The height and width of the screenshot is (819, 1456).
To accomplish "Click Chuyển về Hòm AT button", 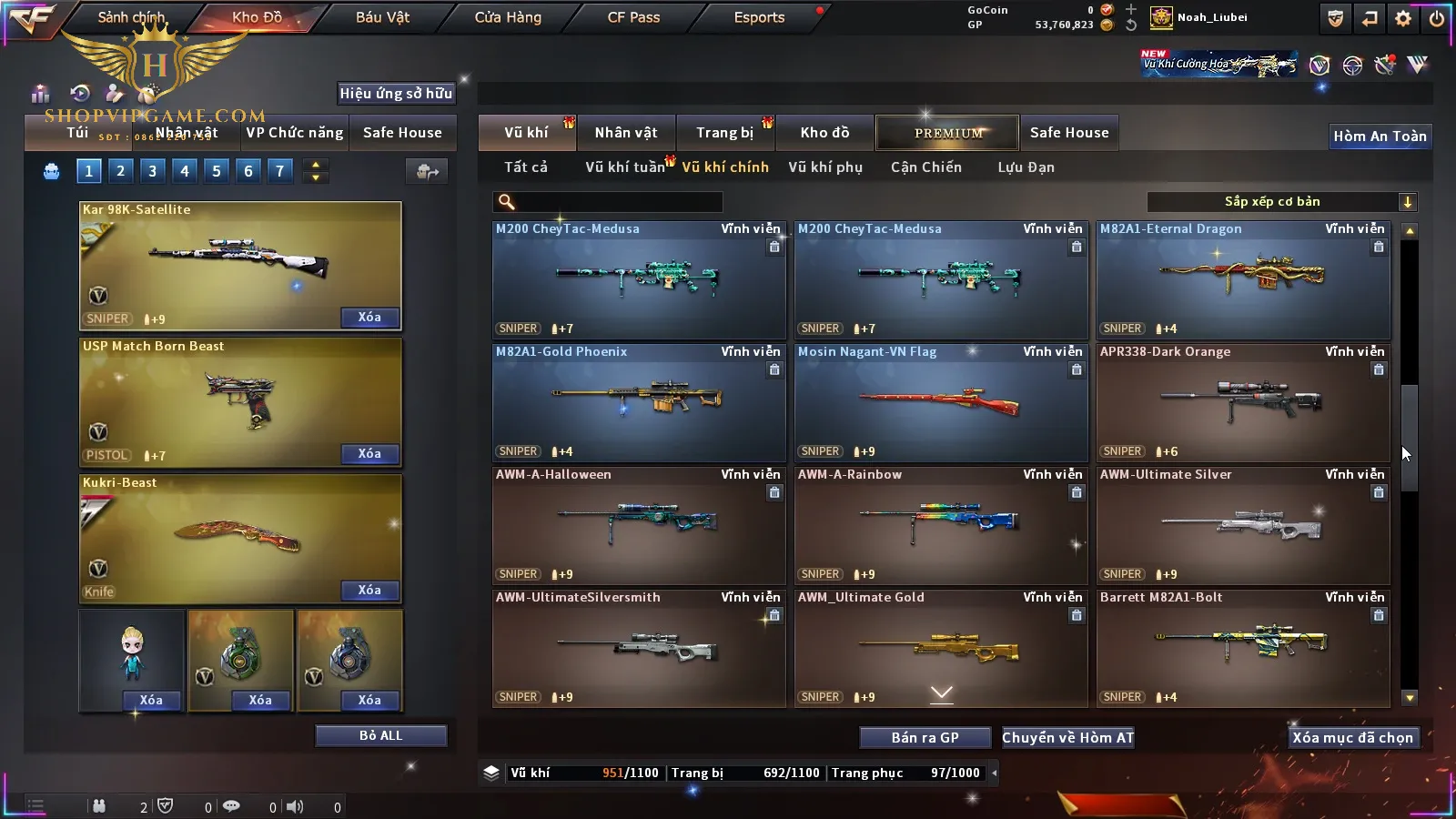I will 1067,738.
